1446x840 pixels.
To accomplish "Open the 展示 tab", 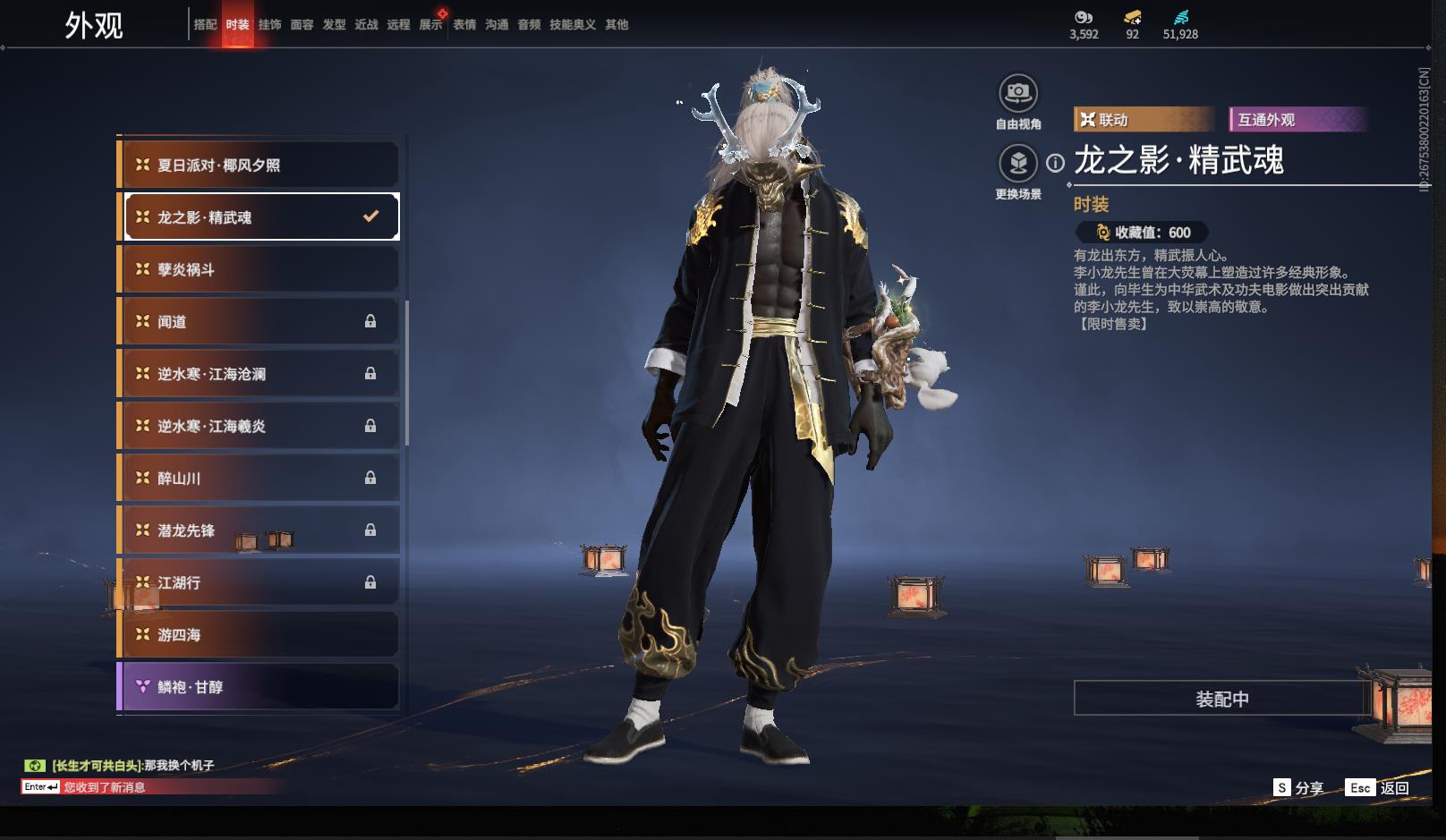I will click(430, 25).
